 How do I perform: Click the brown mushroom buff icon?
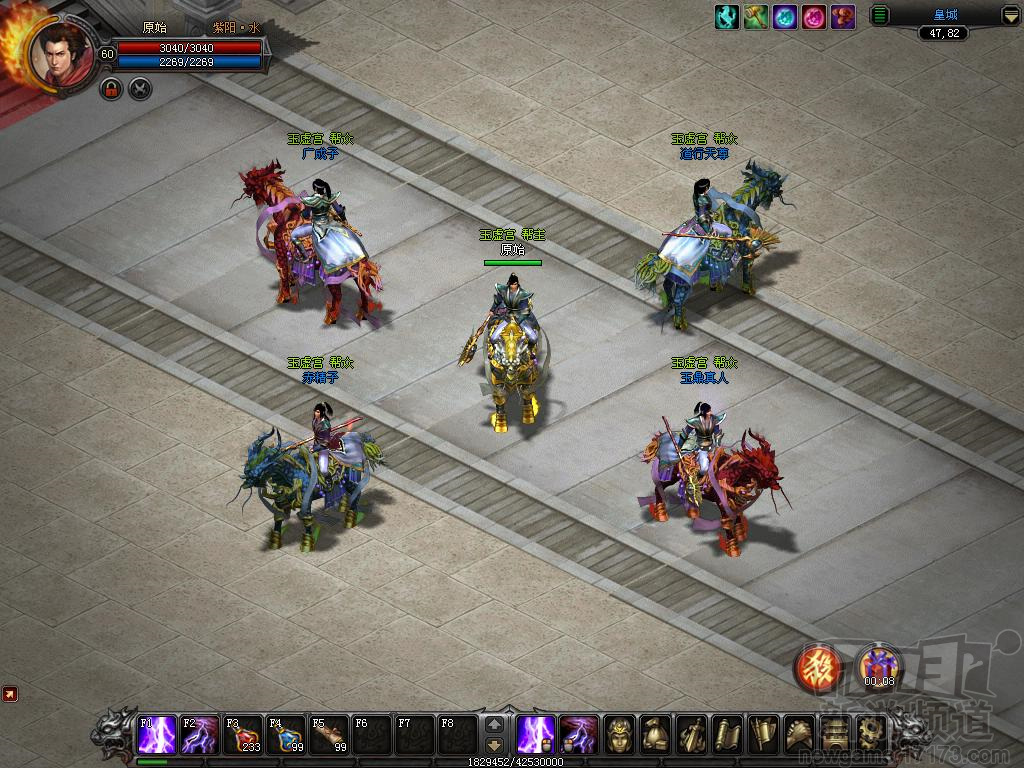pos(843,17)
